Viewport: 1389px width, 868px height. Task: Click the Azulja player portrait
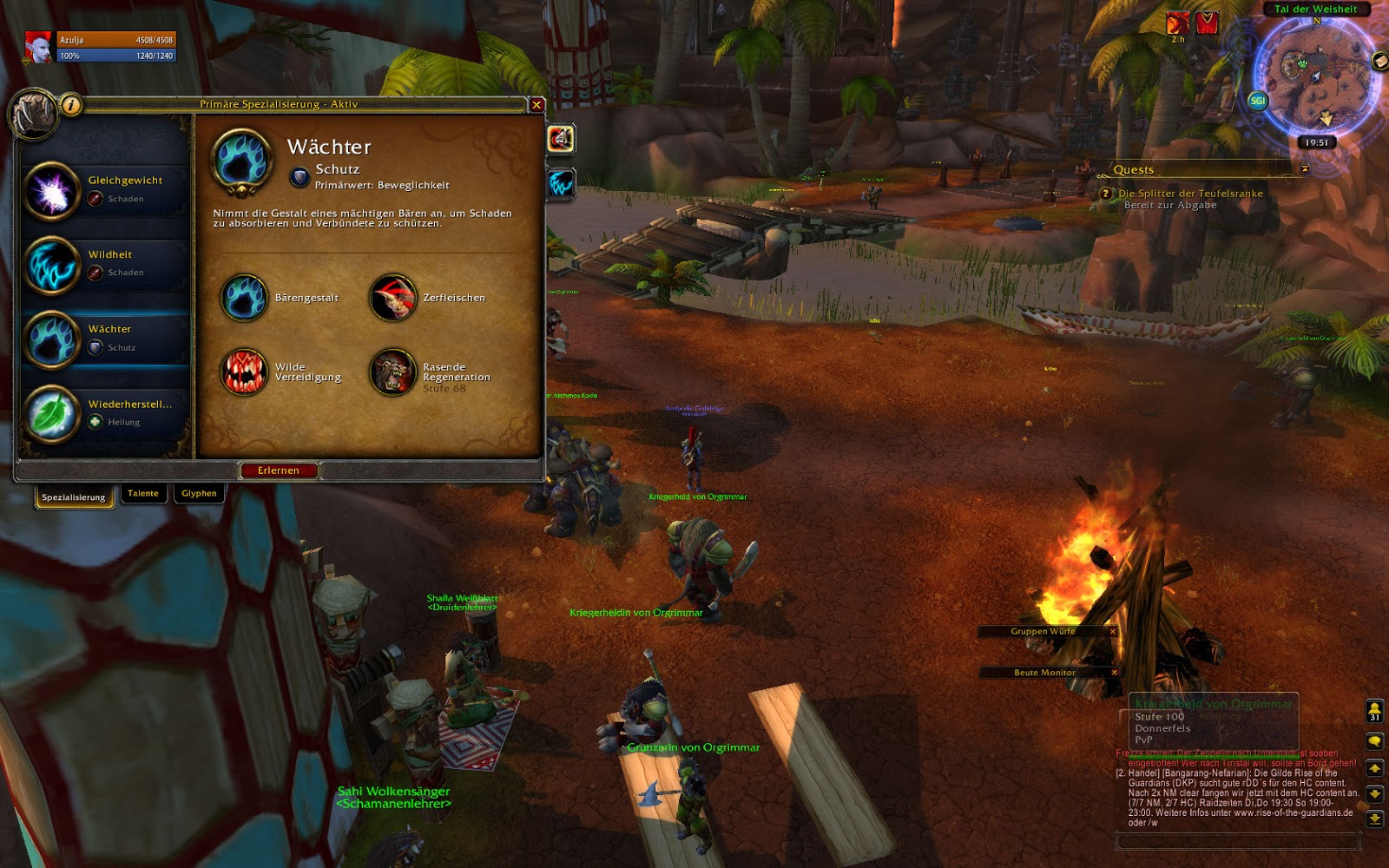(x=38, y=47)
